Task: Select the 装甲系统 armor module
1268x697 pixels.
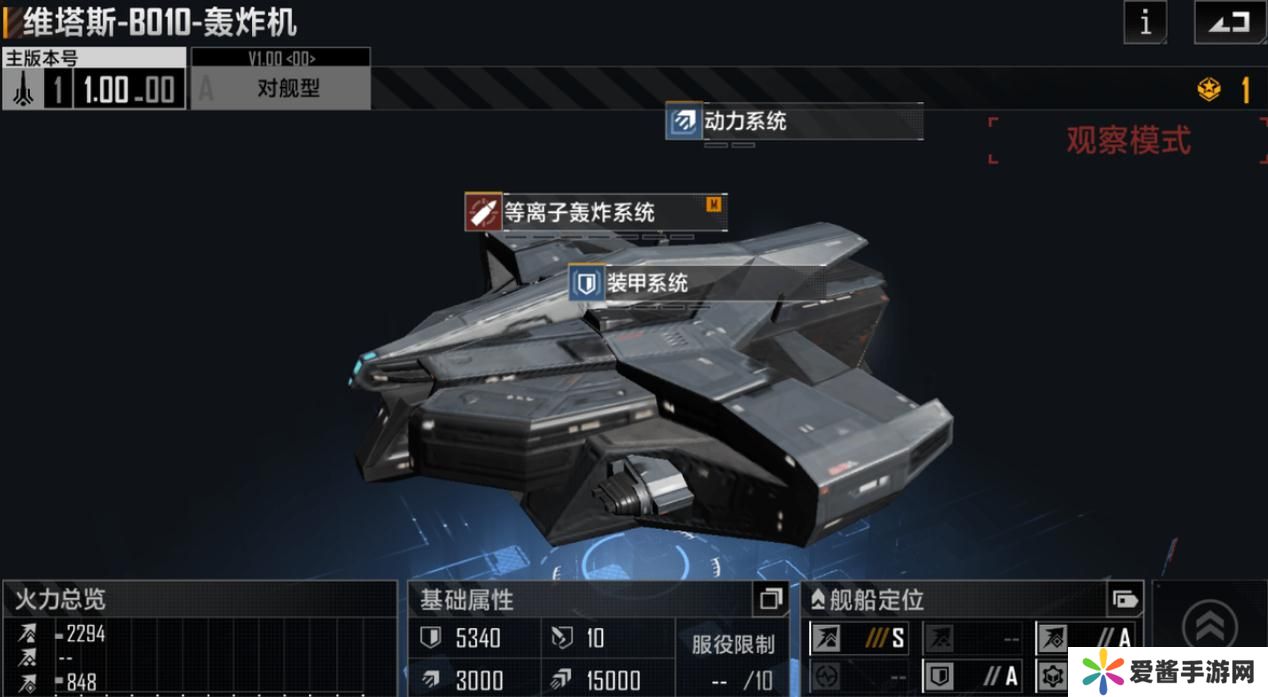Action: tap(647, 283)
